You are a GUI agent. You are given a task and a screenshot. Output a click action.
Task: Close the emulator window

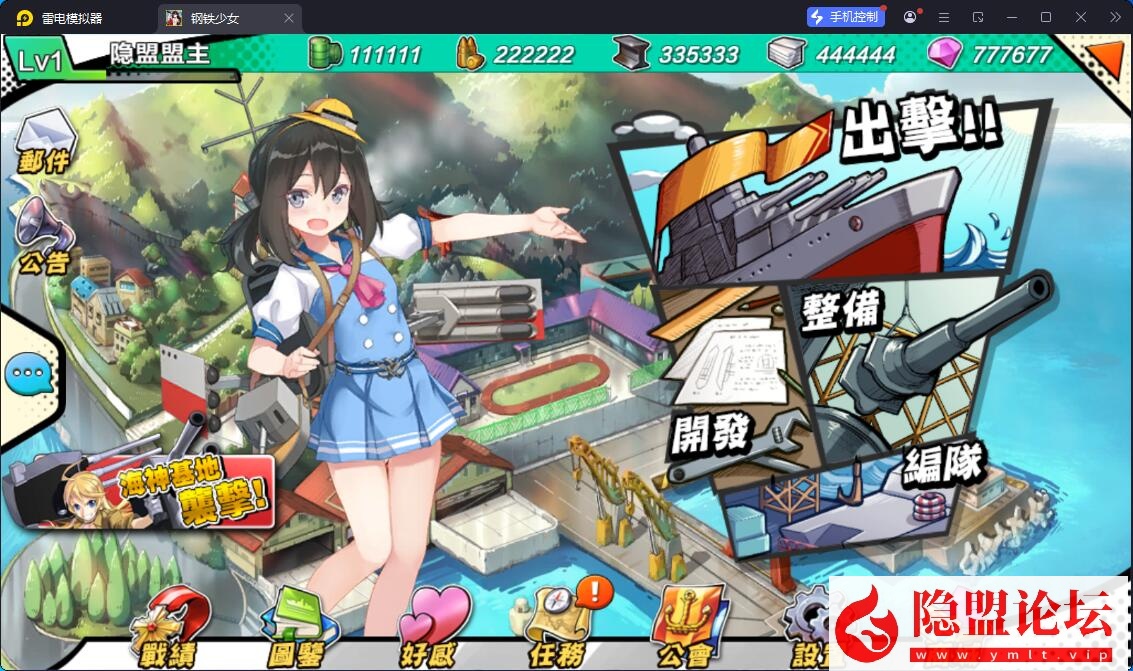tap(1081, 17)
